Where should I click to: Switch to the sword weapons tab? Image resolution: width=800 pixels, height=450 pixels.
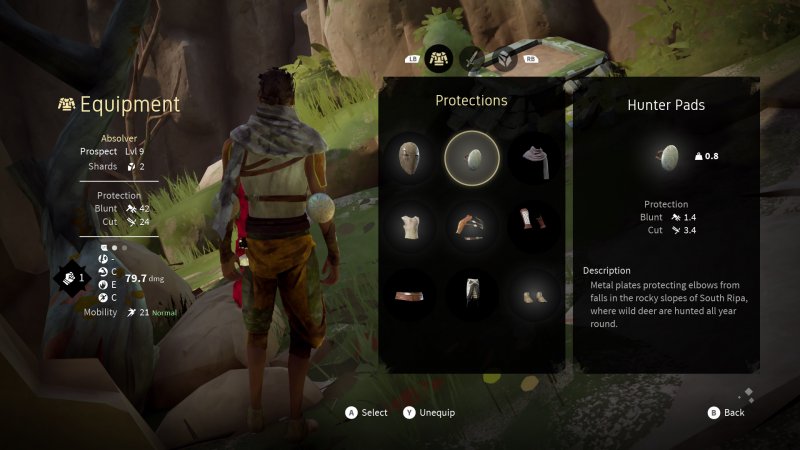[x=471, y=59]
